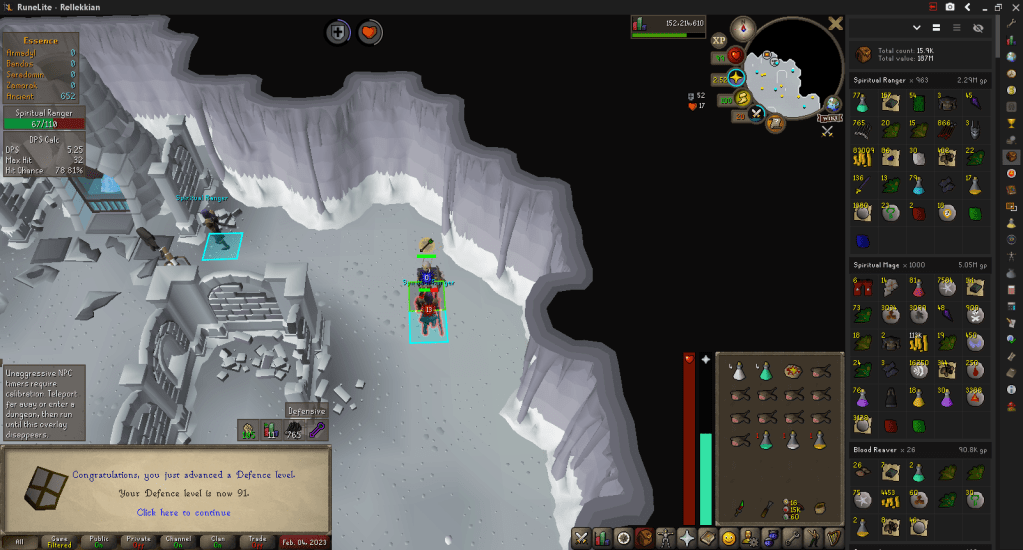Switch to the Skills tab
Screen dimensions: 1023x550
pos(602,538)
